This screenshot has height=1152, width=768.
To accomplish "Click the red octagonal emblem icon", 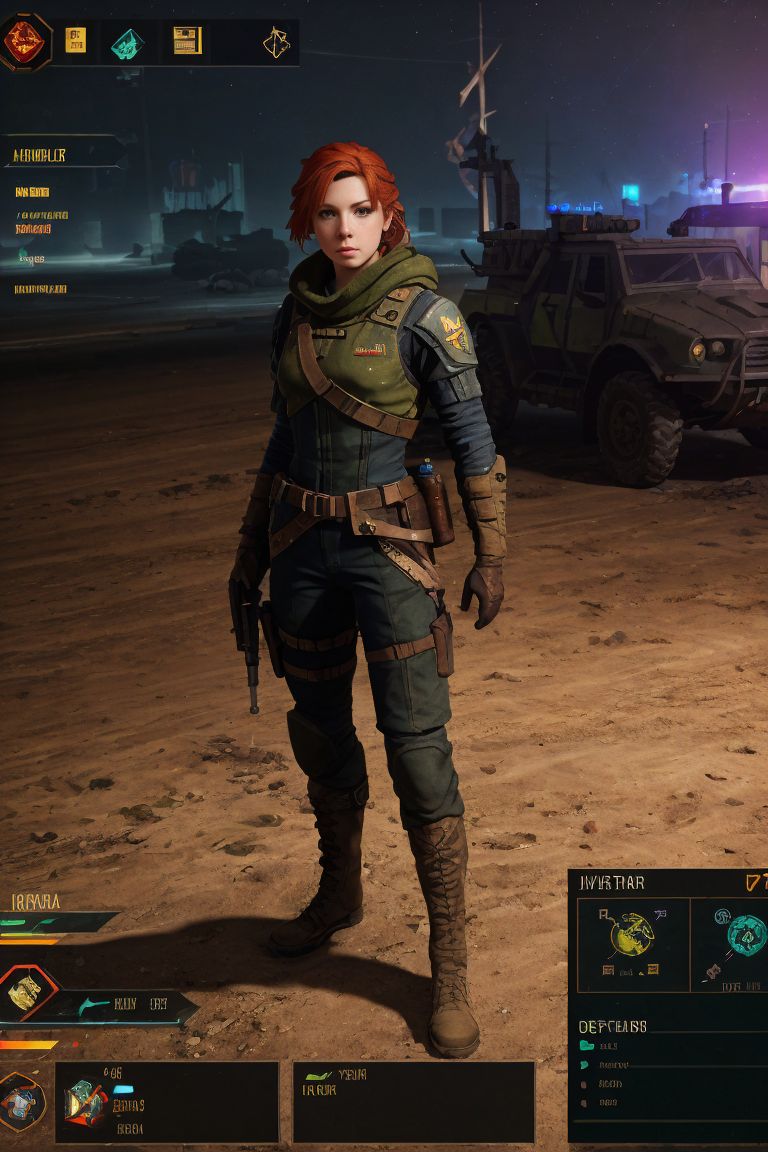I will [x=24, y=40].
